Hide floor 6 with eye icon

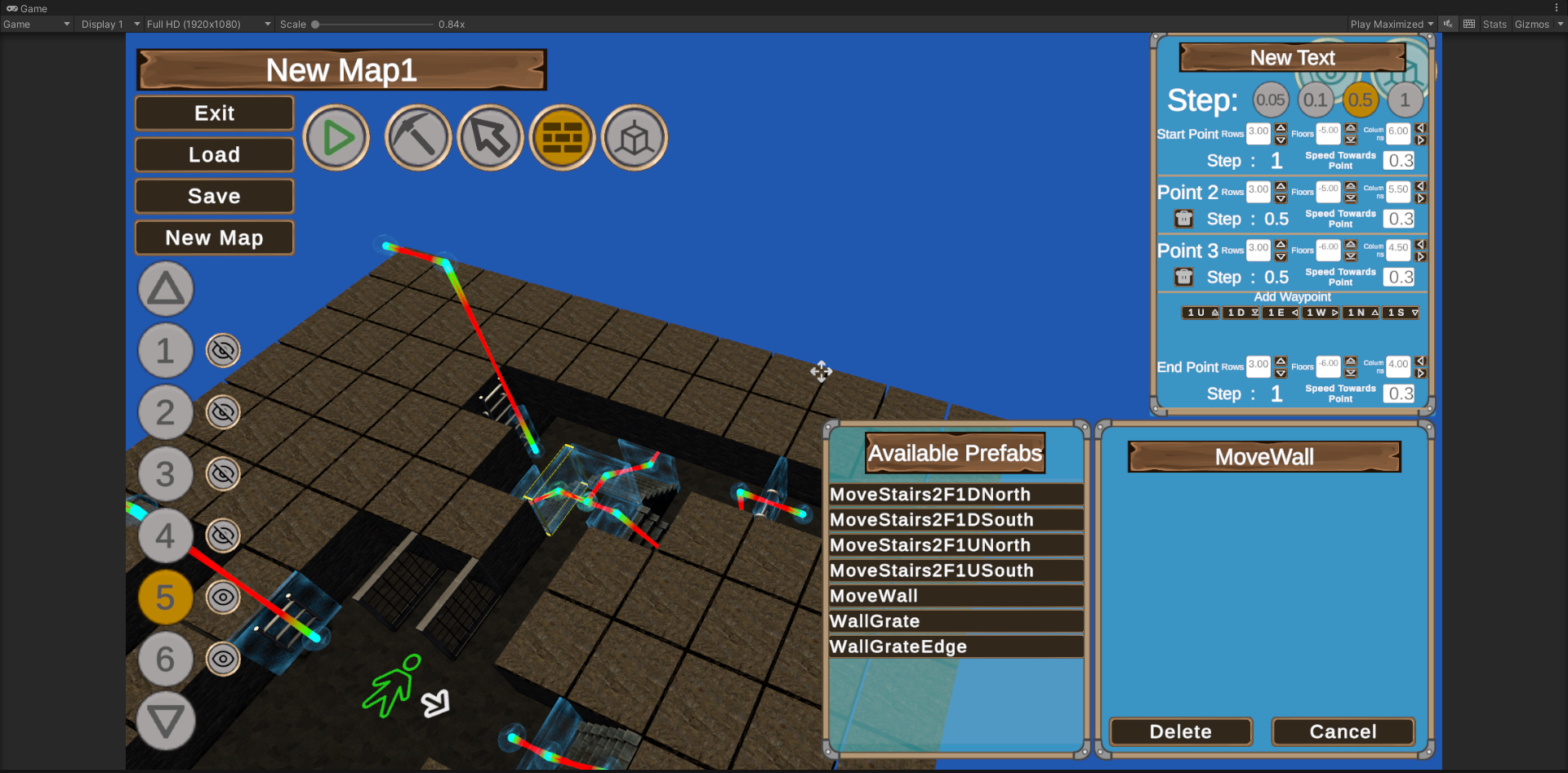tap(223, 659)
